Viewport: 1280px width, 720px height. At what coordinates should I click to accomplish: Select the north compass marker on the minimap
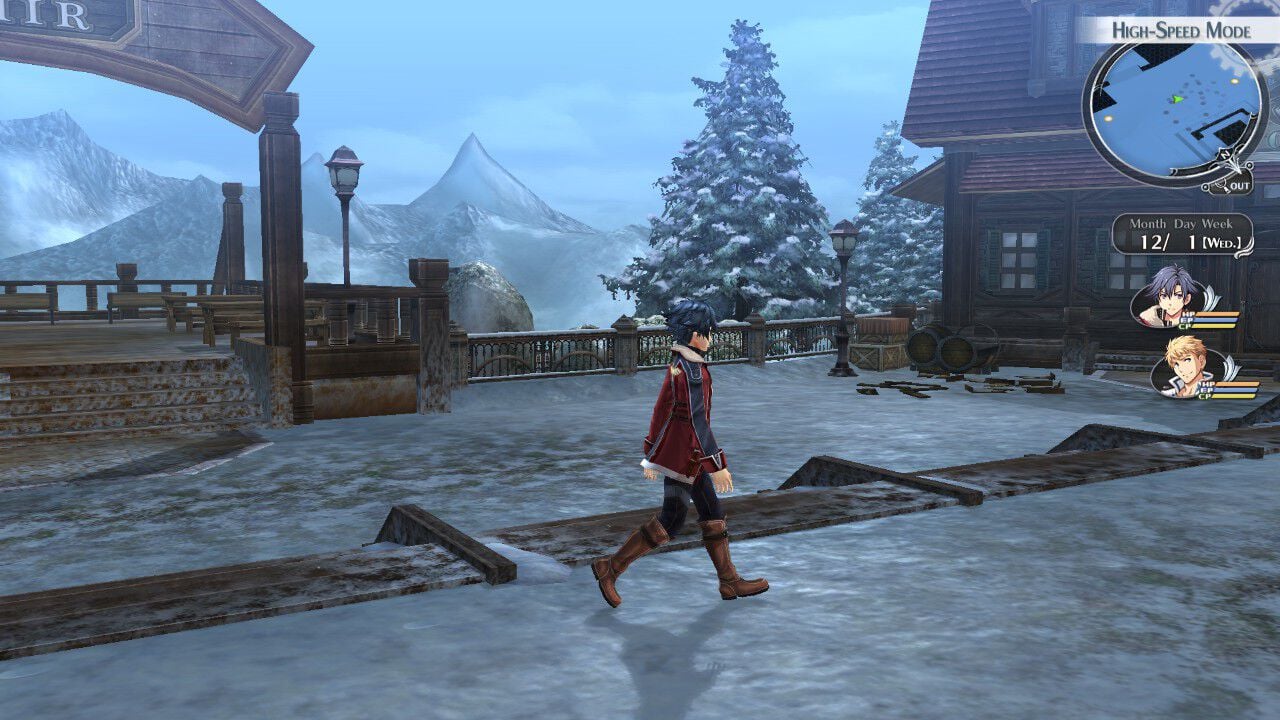click(1224, 153)
